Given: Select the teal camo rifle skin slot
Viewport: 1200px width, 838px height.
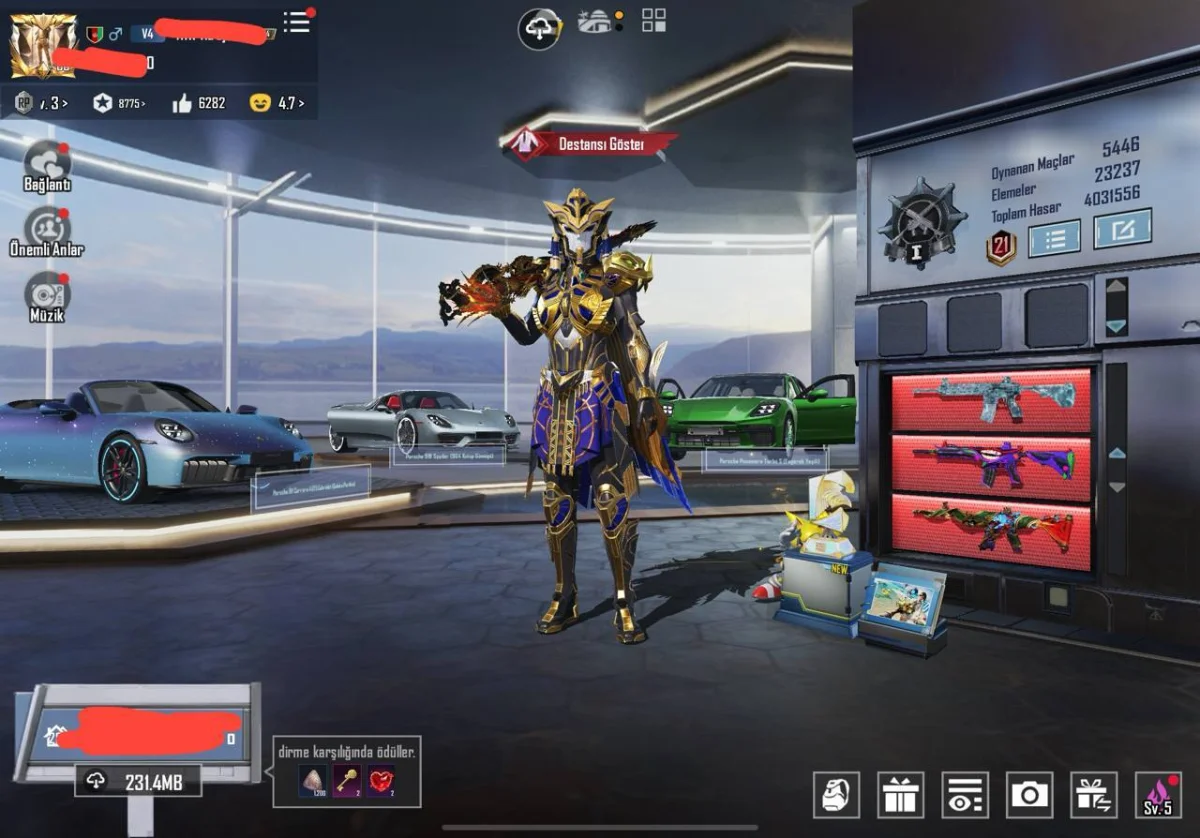Looking at the screenshot, I should coord(991,400).
